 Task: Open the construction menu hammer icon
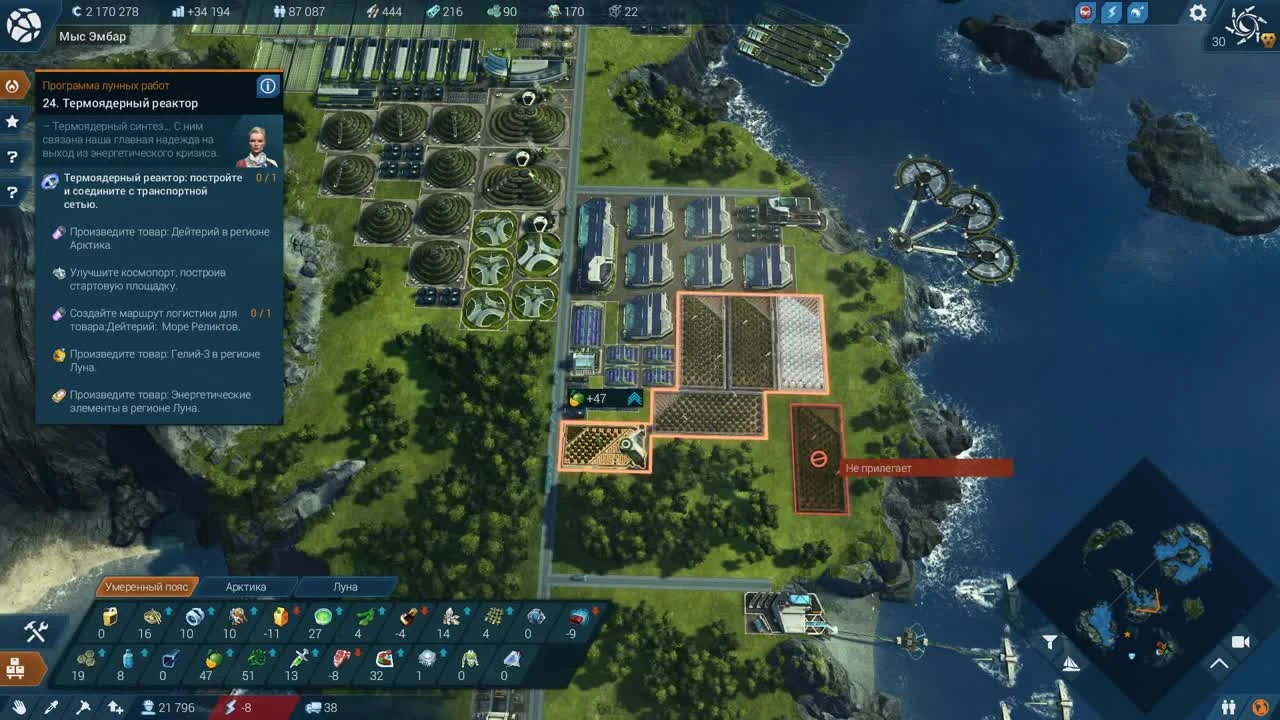tap(35, 634)
